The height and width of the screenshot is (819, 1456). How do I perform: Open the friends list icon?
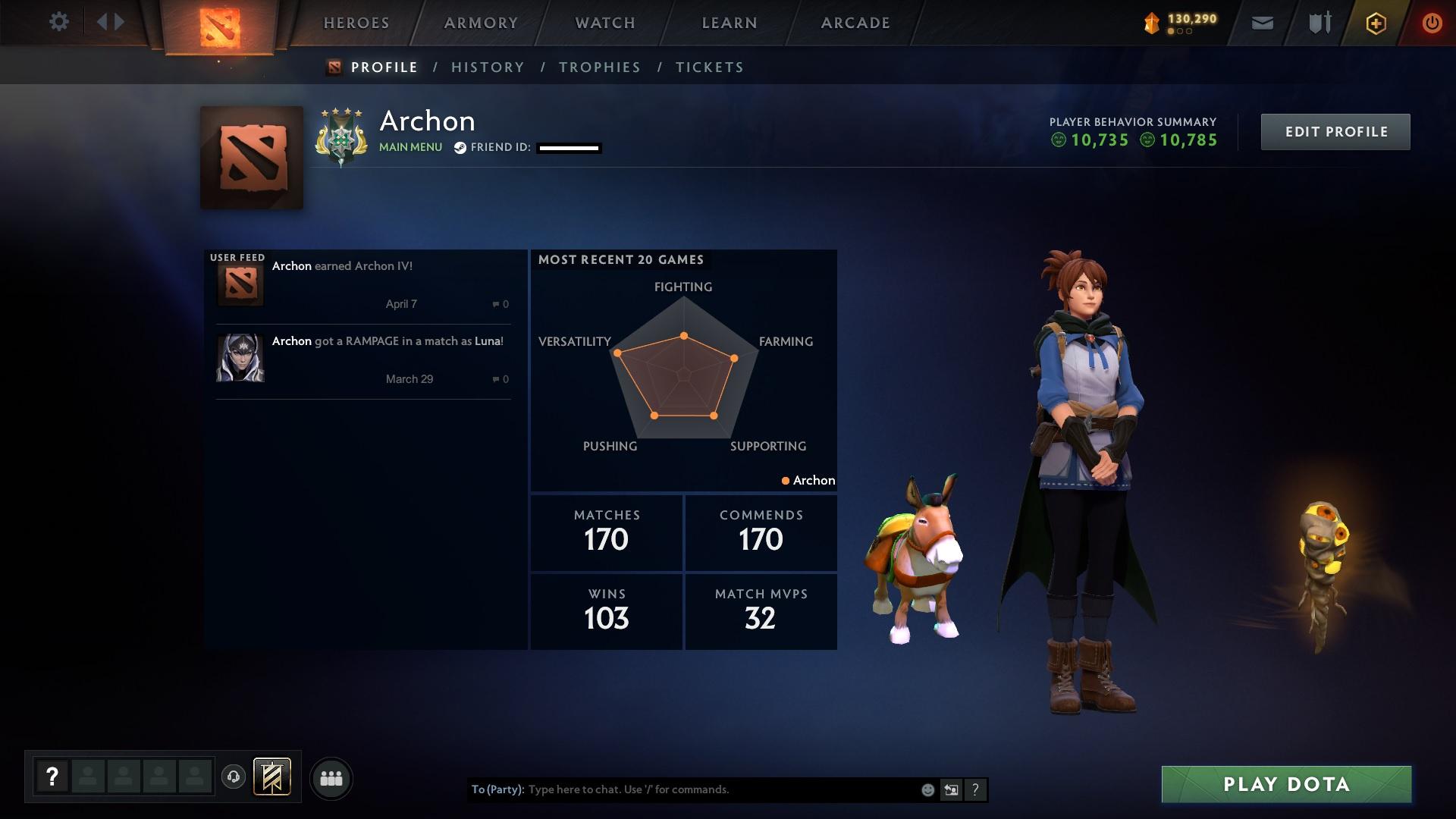tap(331, 778)
